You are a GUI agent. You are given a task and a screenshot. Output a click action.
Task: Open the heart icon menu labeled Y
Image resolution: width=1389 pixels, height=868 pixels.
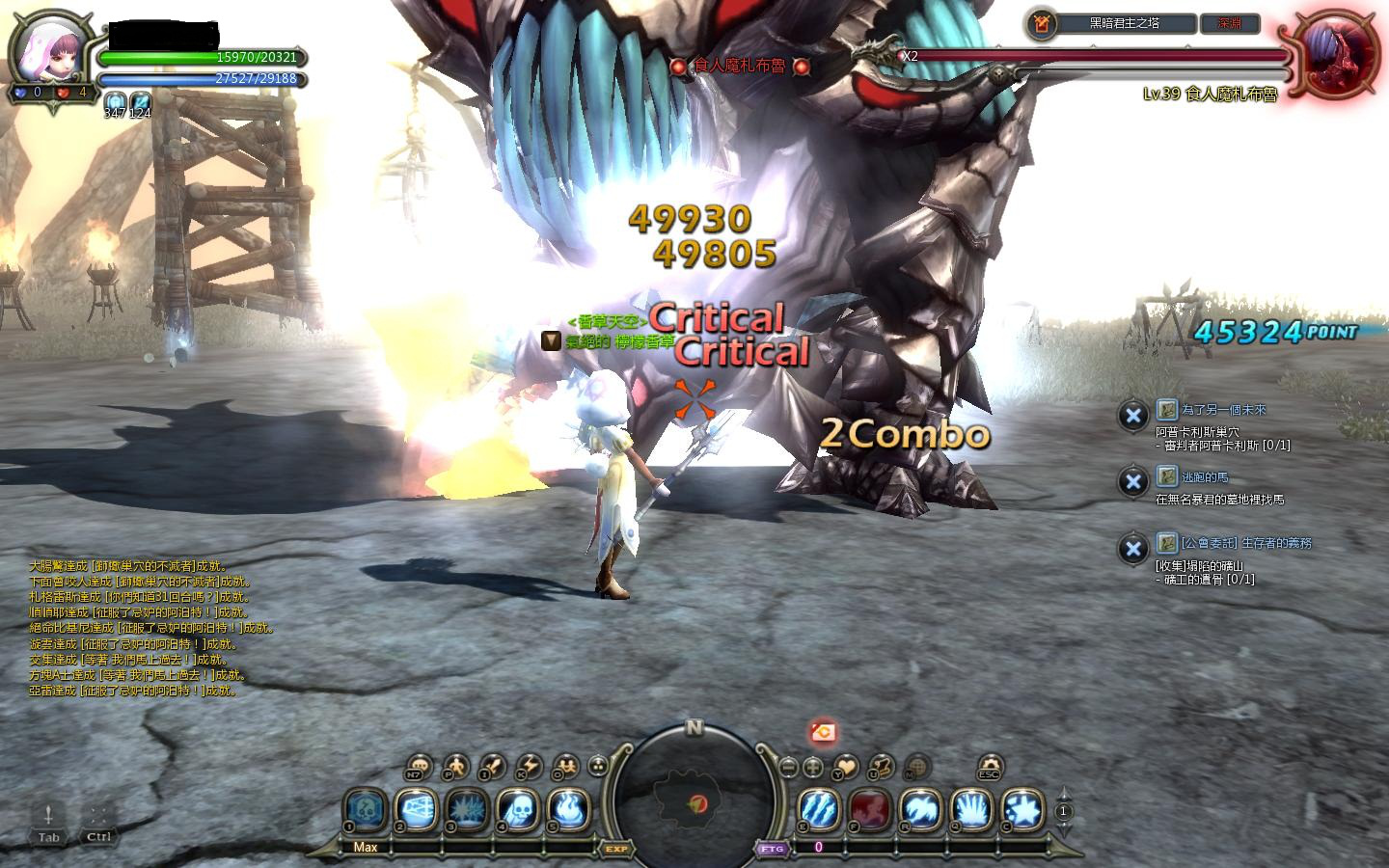coord(845,768)
